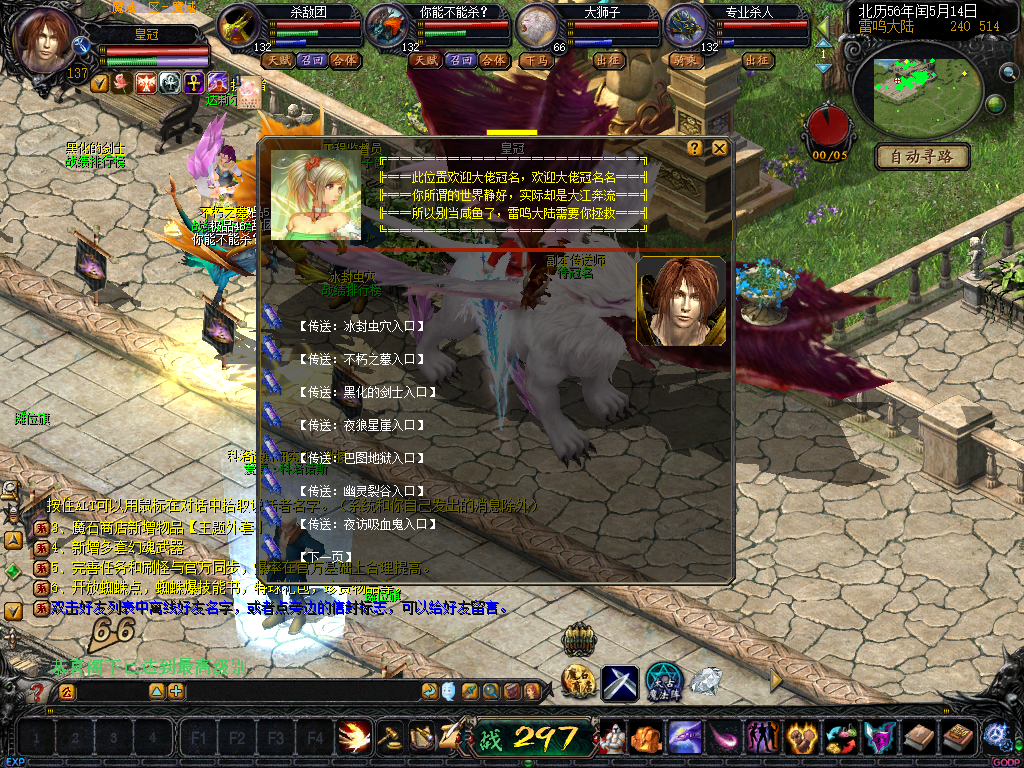Image resolution: width=1024 pixels, height=768 pixels.
Task: Open help for the teleporter dialog
Action: click(695, 148)
